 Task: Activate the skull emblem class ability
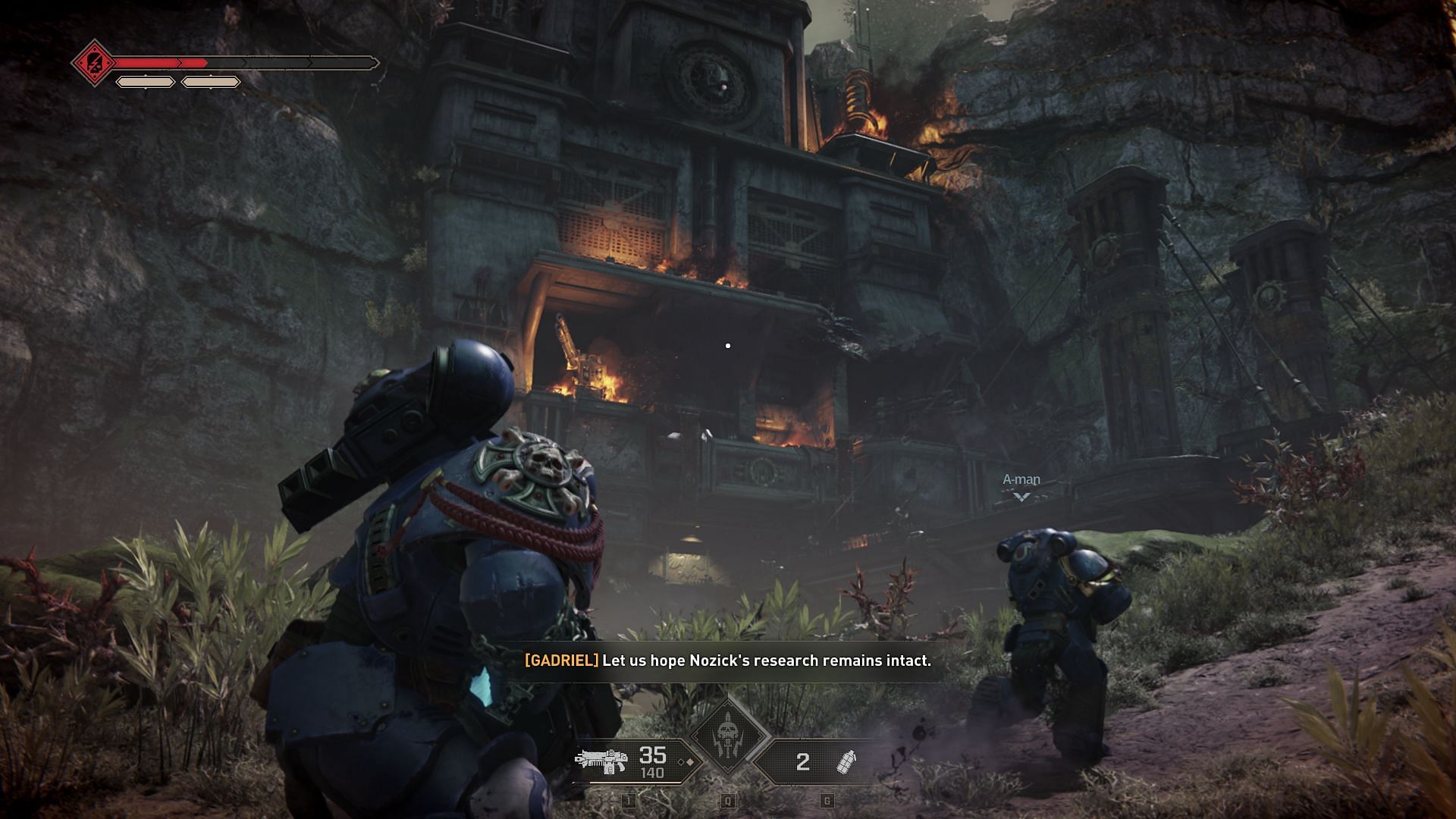tap(727, 735)
